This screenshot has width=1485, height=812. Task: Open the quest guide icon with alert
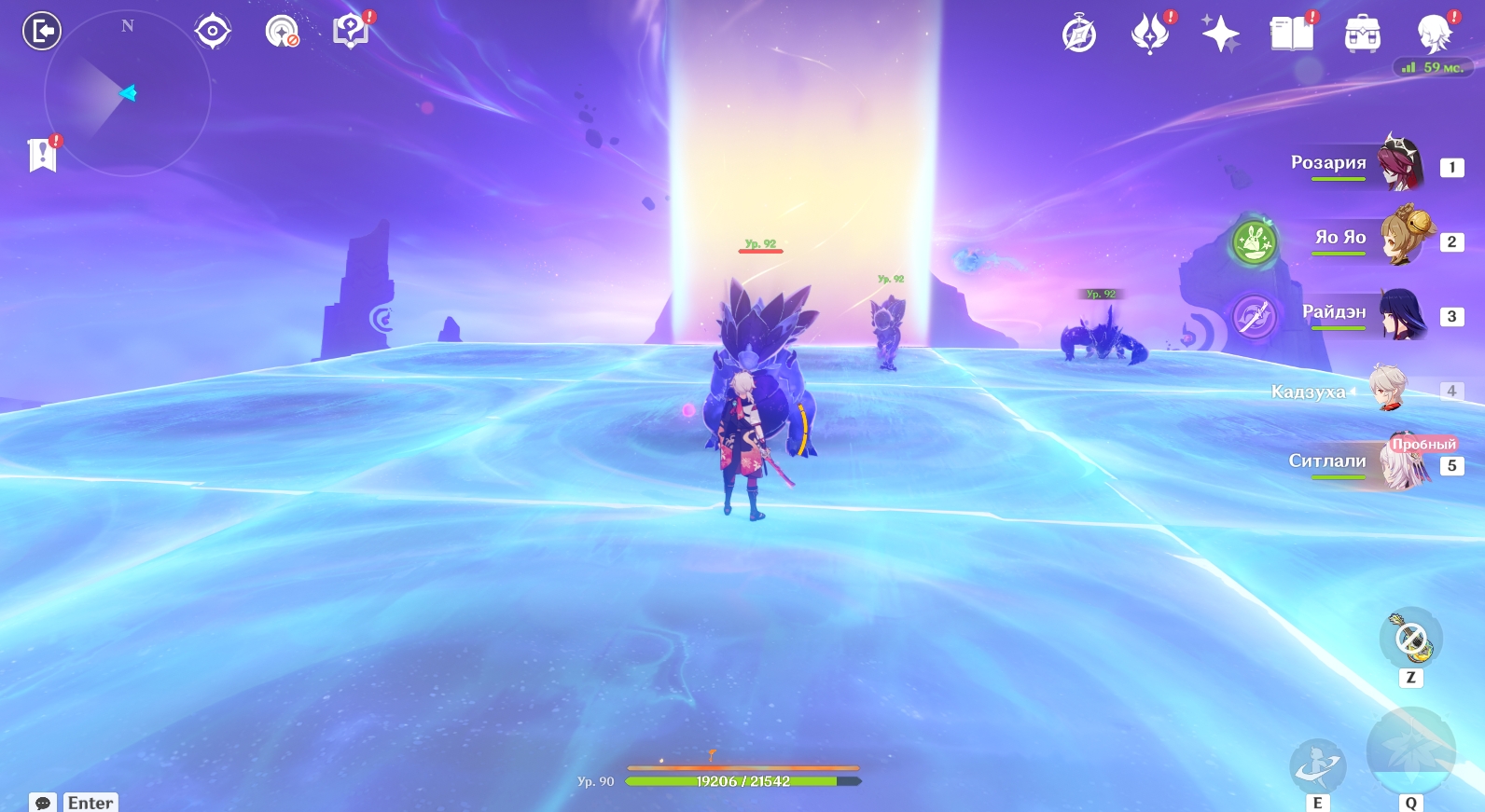[352, 32]
